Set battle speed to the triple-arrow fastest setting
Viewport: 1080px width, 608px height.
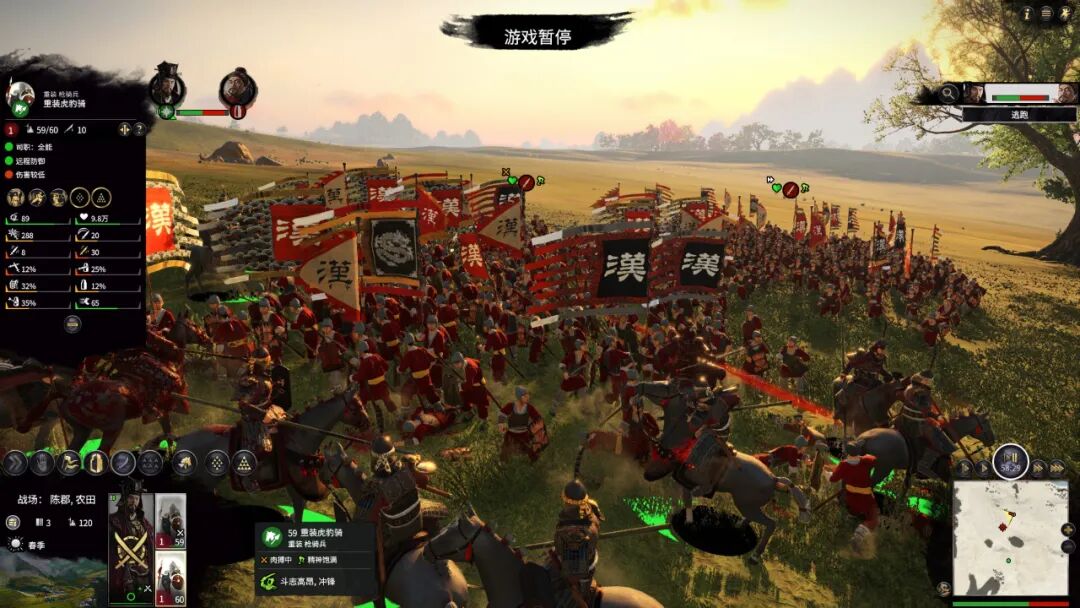1057,468
